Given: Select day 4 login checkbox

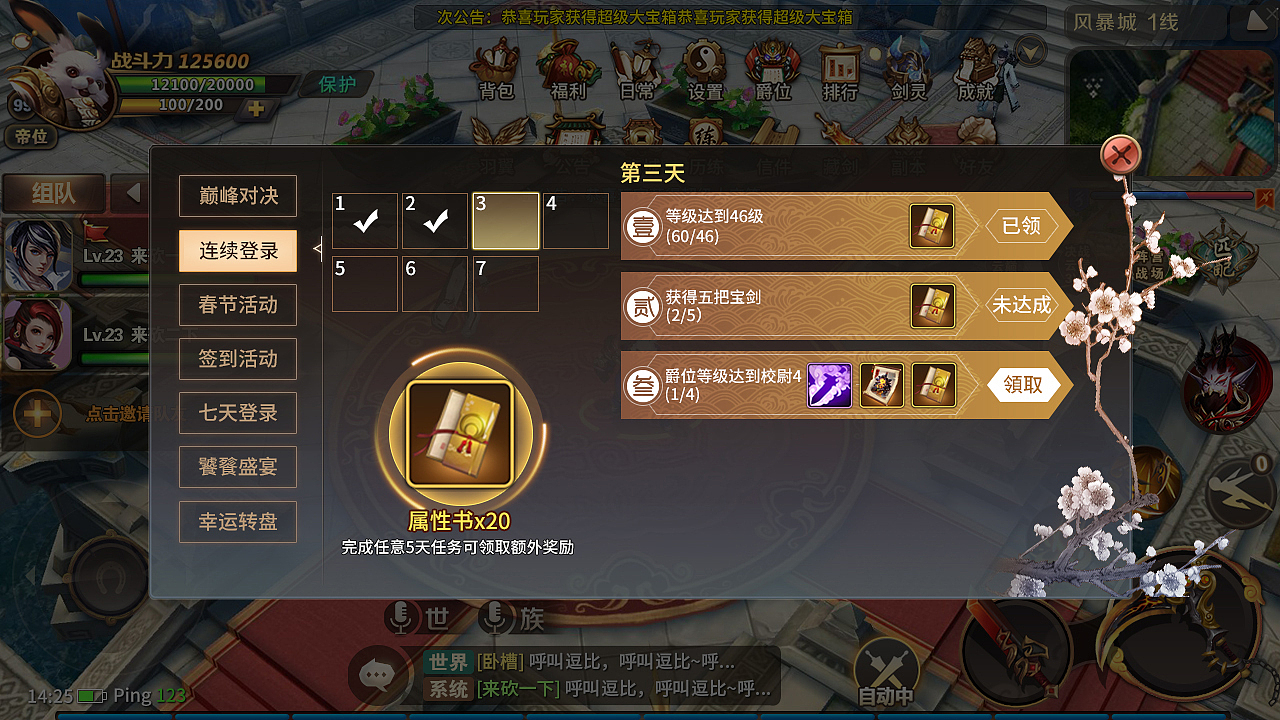Looking at the screenshot, I should pos(575,220).
